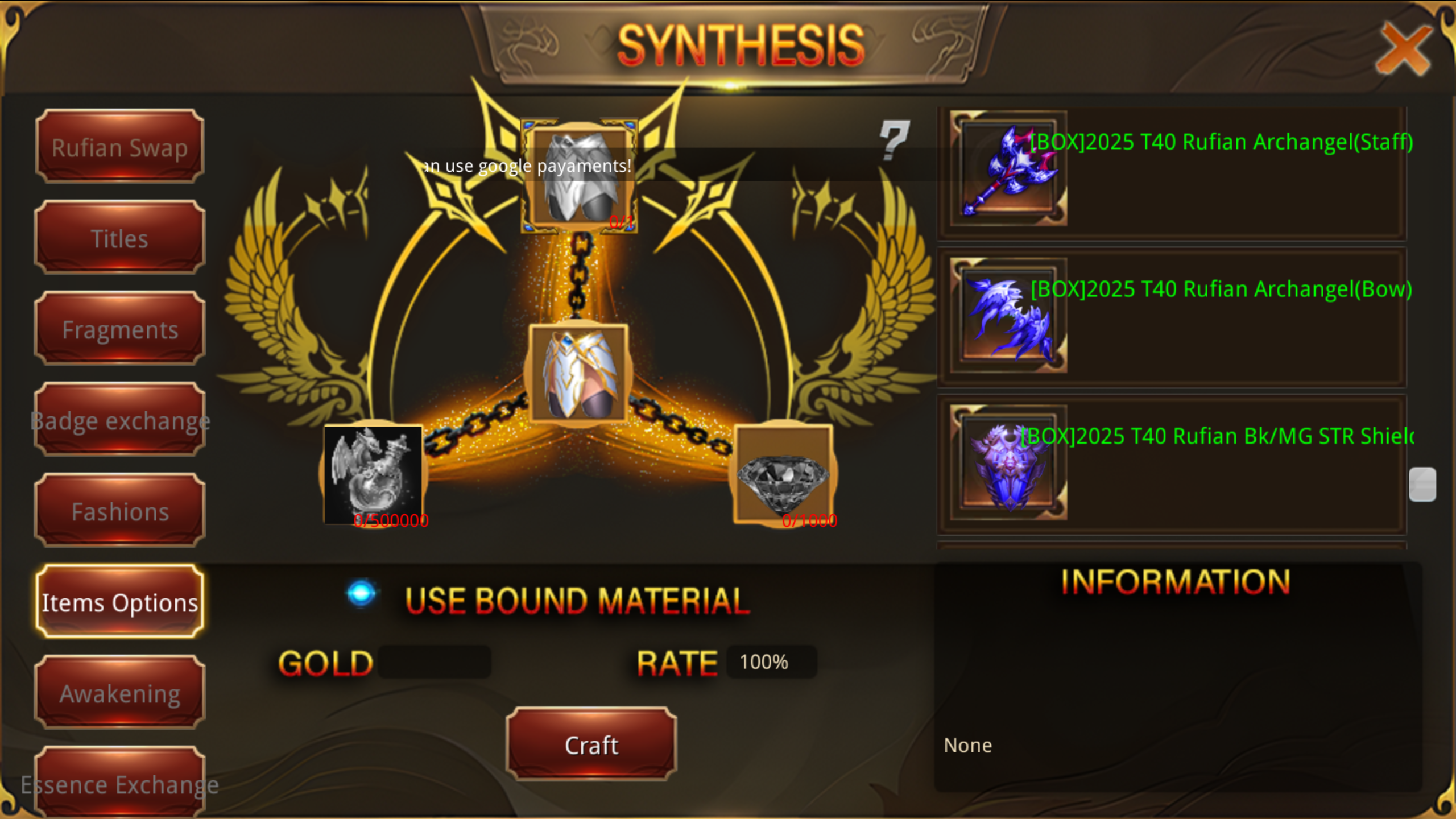1456x819 pixels.
Task: Select the diamond material slot
Action: (783, 474)
